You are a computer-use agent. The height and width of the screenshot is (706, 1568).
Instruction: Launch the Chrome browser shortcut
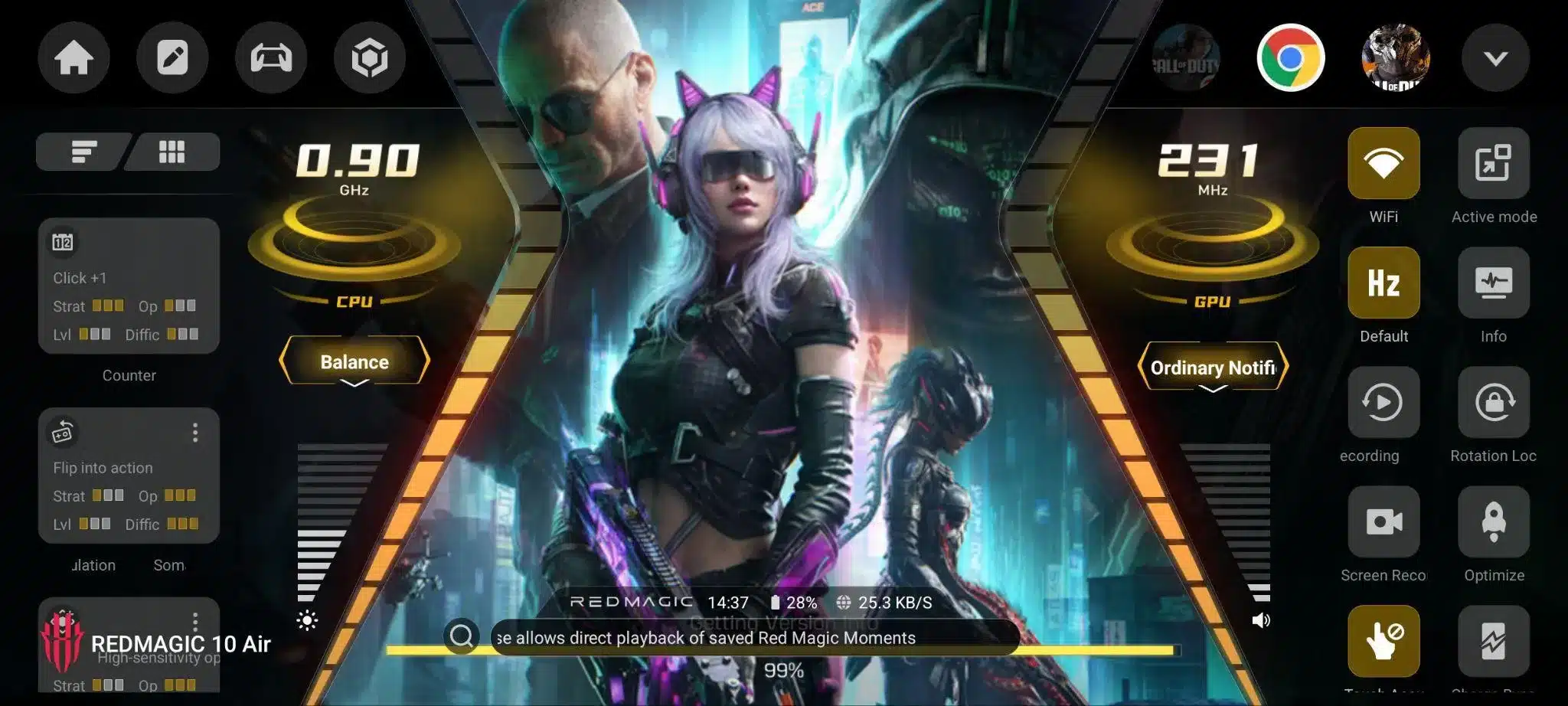1291,58
